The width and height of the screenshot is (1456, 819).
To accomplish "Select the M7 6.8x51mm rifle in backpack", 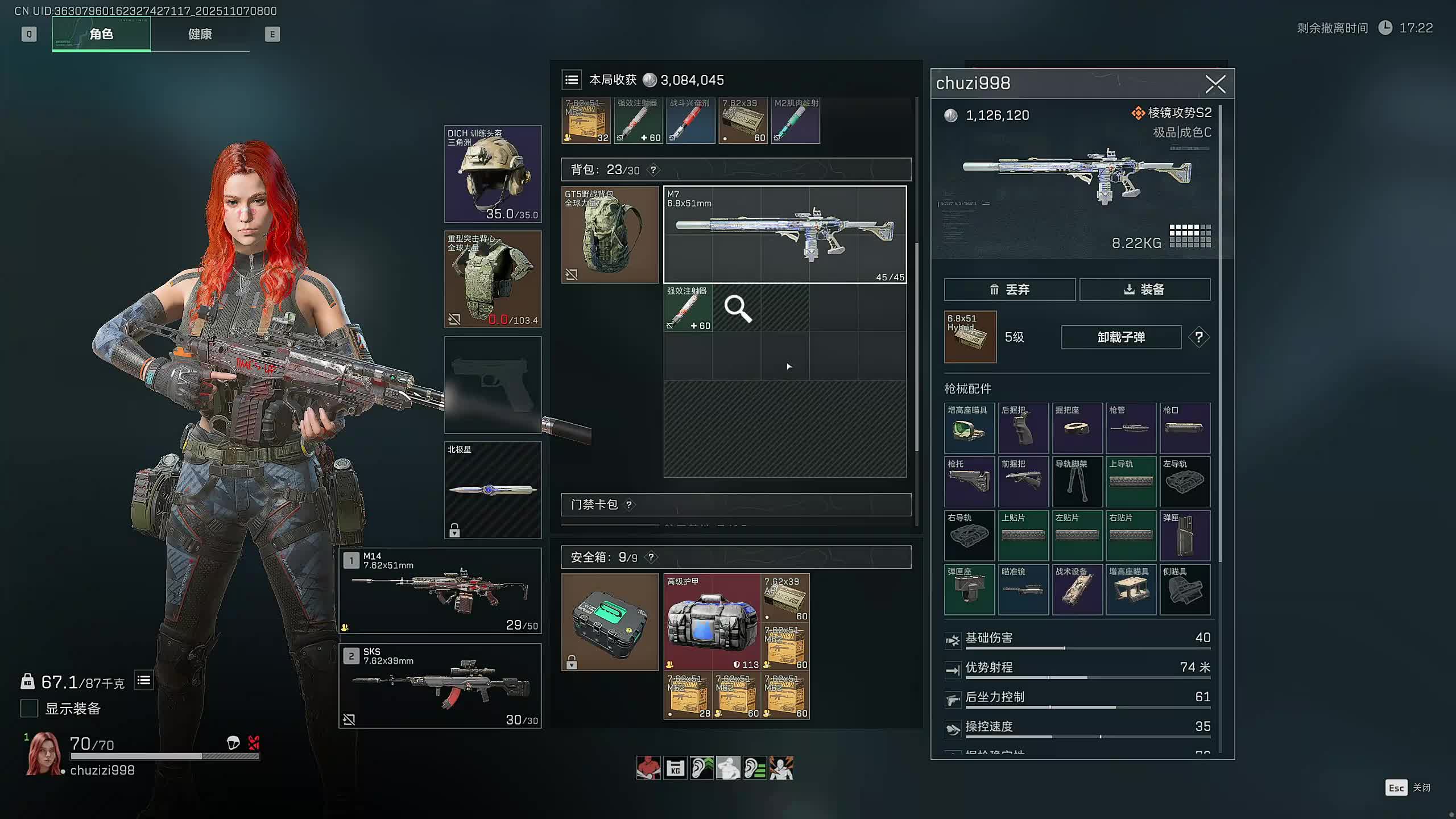I will (784, 234).
